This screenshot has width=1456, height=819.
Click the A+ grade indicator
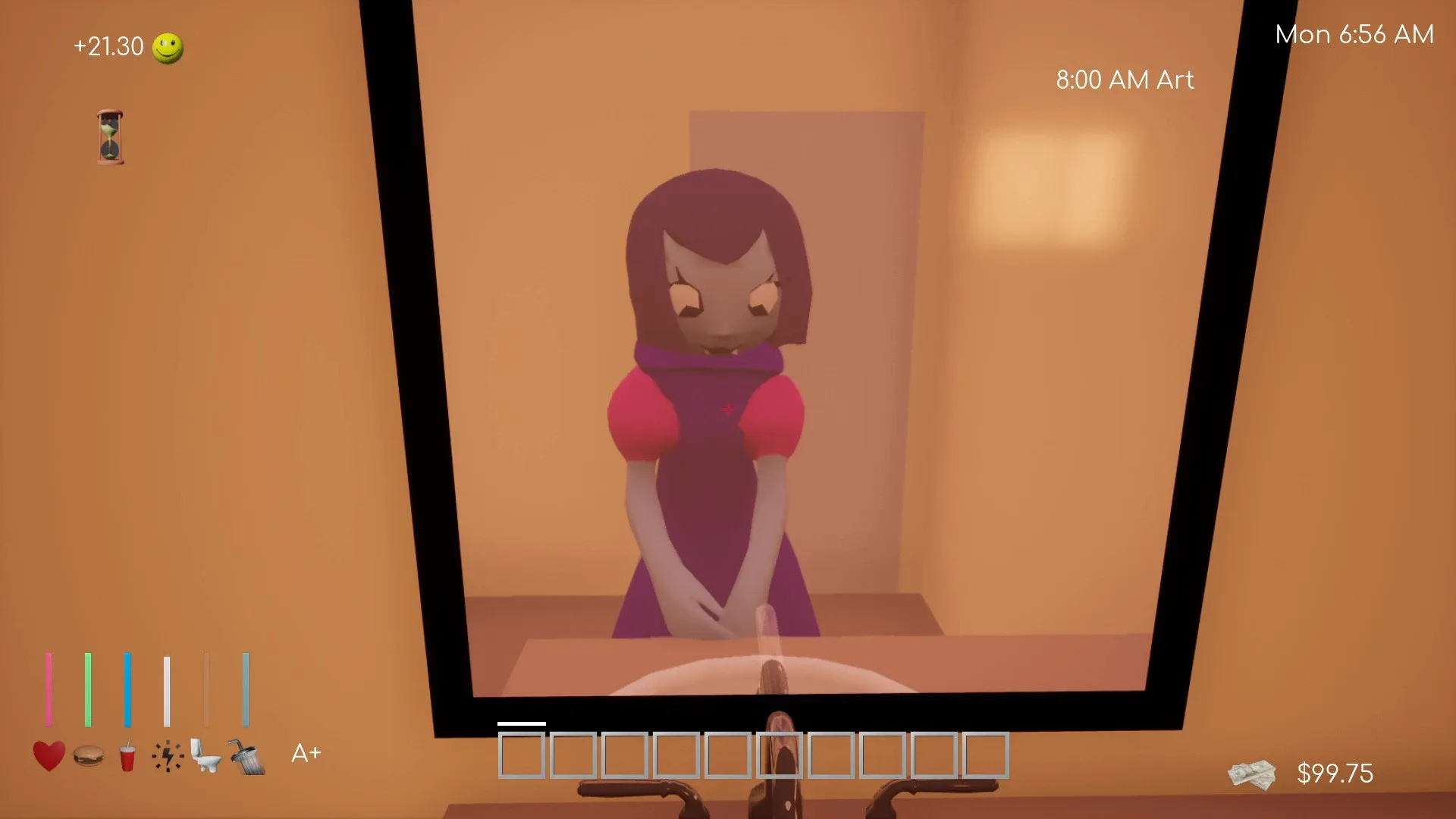click(306, 752)
